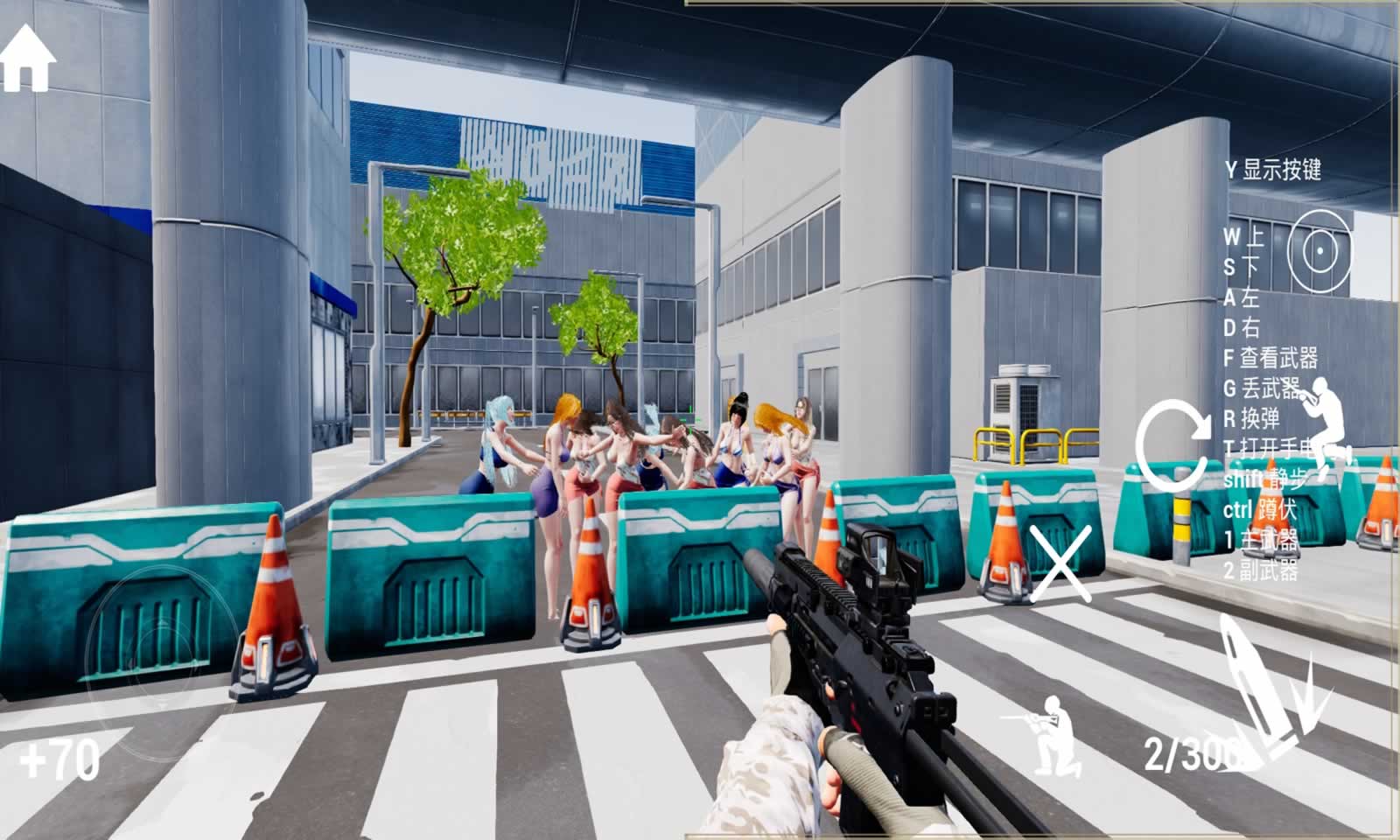Tap the white X button
The height and width of the screenshot is (840, 1400).
point(1060,564)
